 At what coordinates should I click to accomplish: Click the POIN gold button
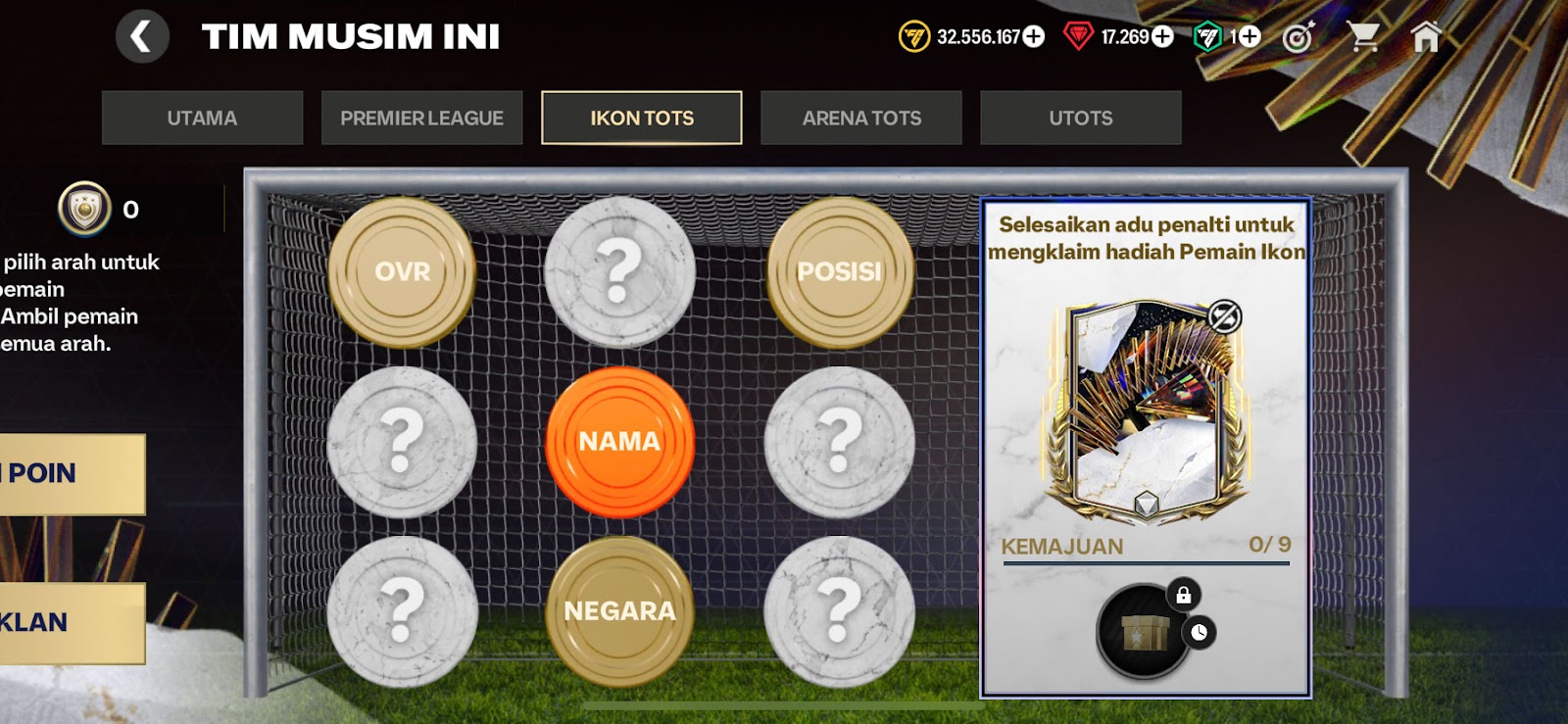coord(71,474)
